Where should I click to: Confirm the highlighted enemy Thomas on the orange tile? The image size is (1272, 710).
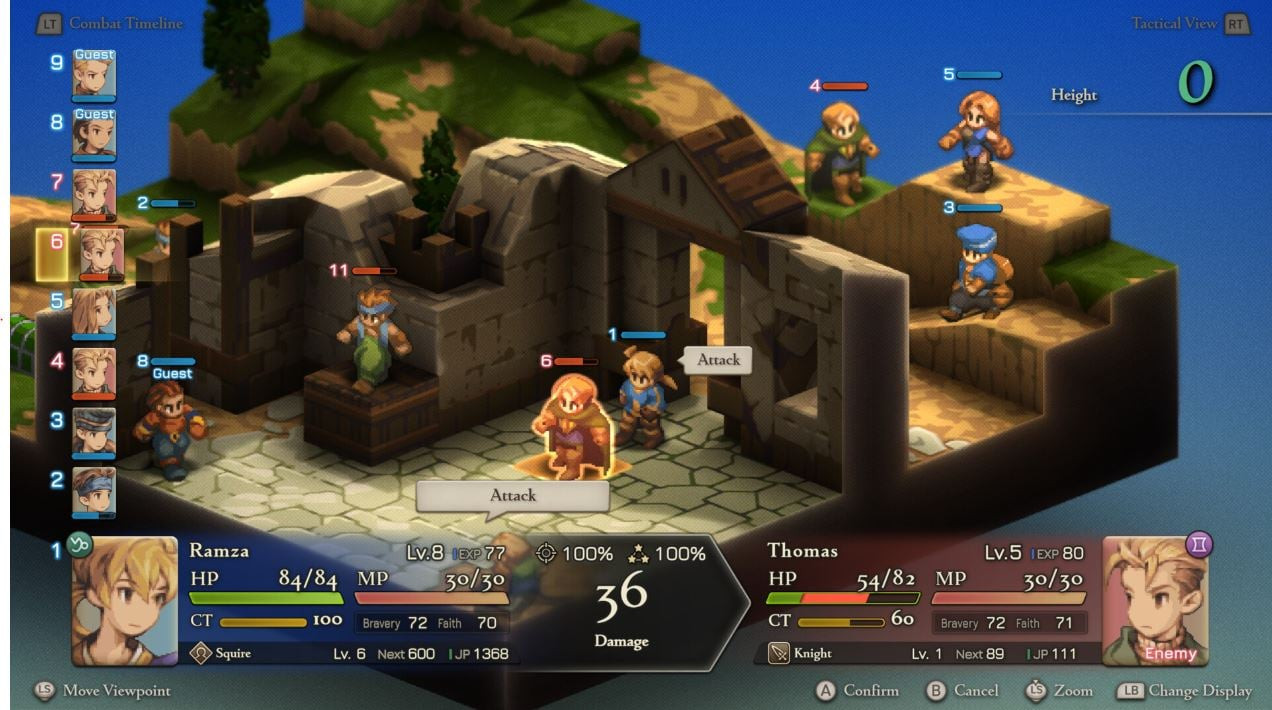click(573, 425)
